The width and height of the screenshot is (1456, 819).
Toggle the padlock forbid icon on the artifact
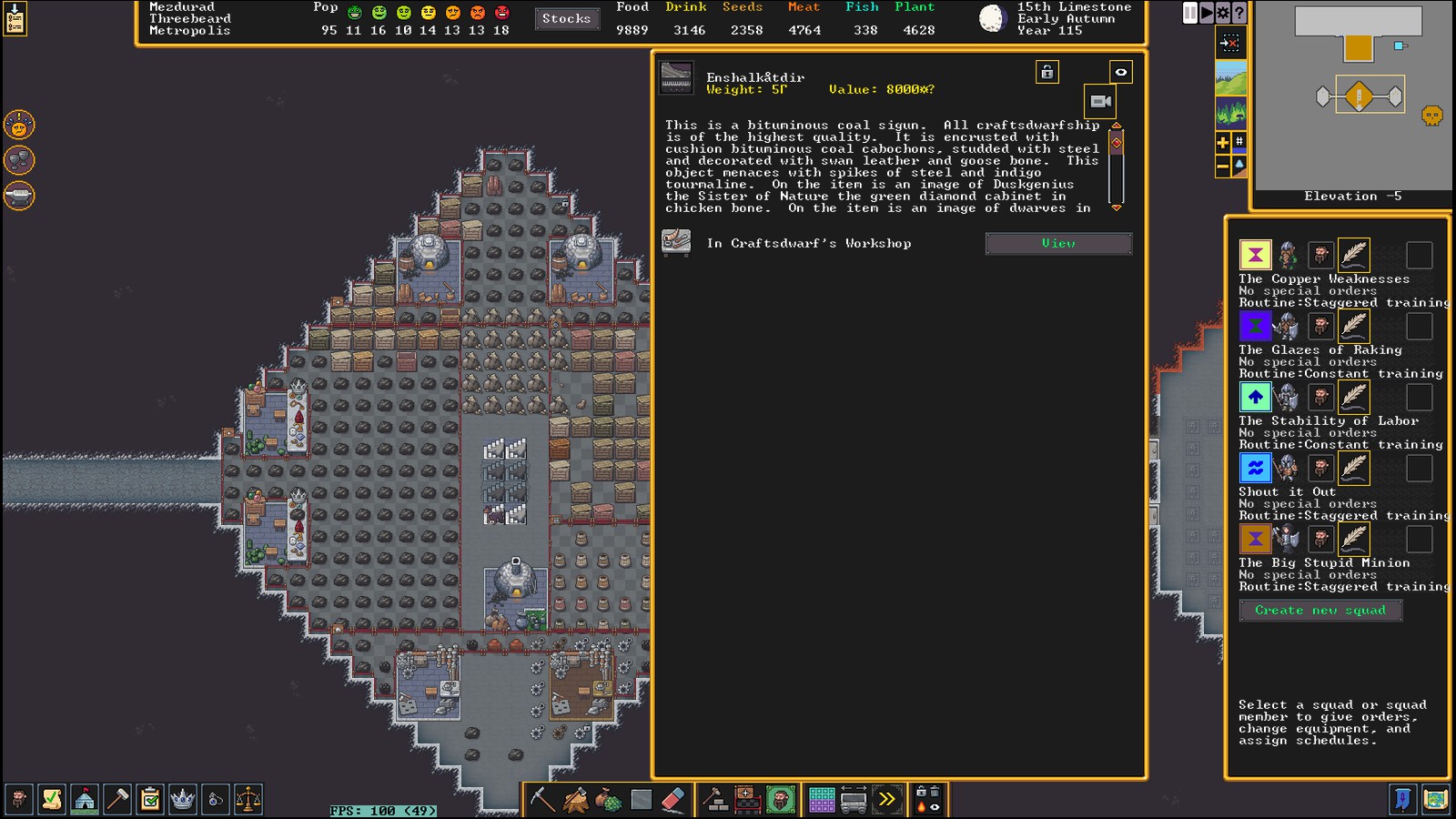point(1047,73)
